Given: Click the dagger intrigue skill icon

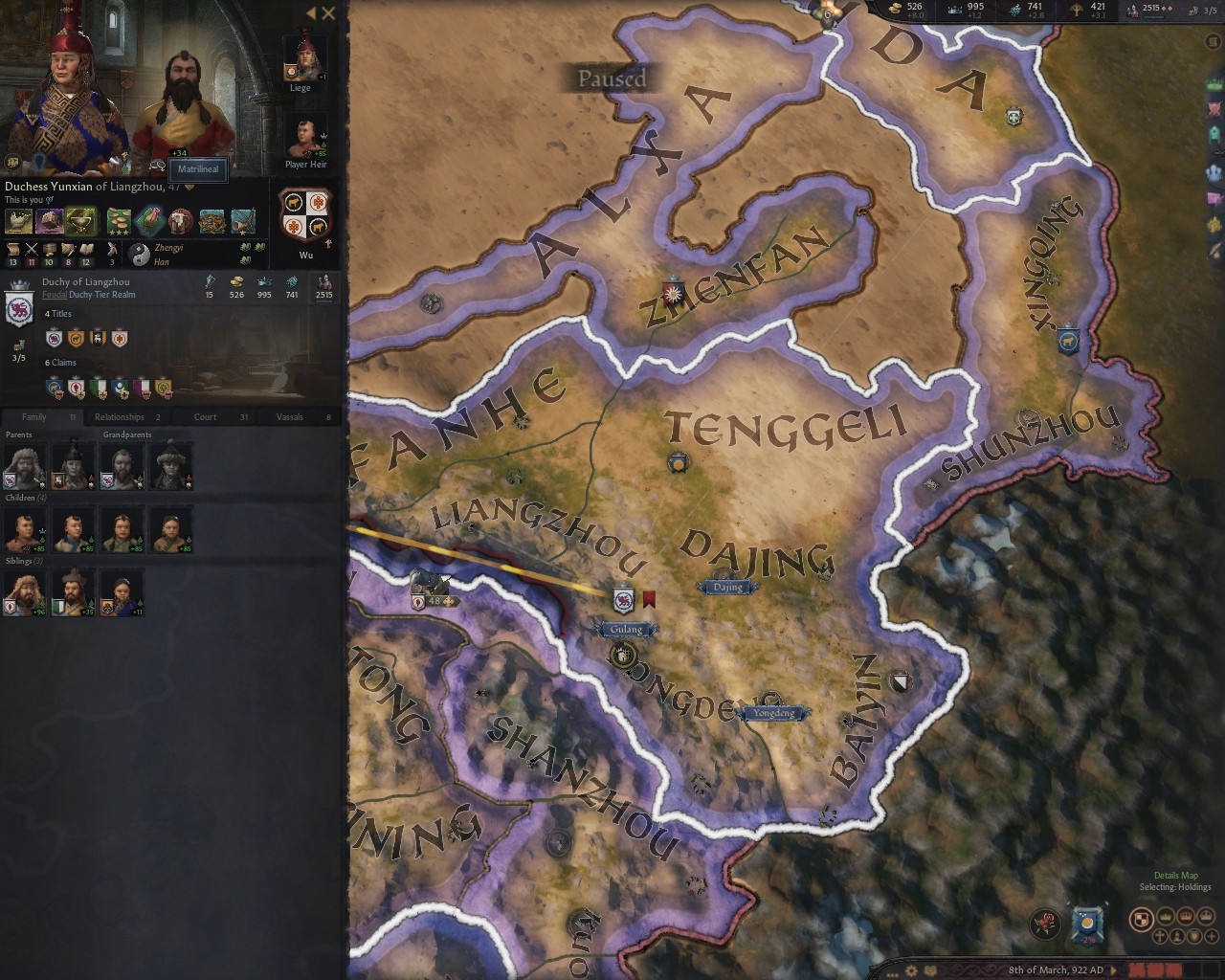Looking at the screenshot, I should click(x=66, y=249).
